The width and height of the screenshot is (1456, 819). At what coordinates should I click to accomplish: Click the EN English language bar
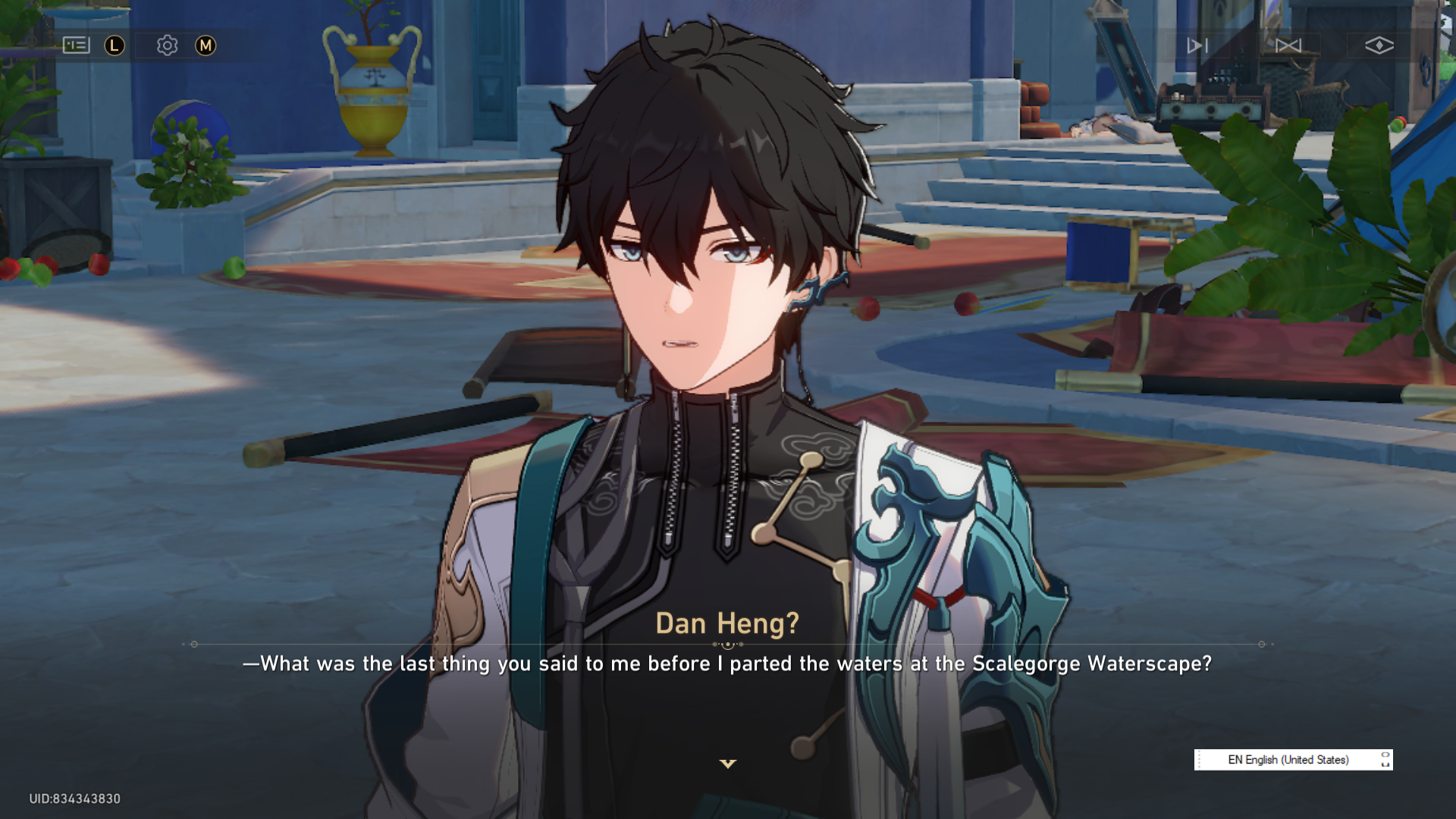1289,760
